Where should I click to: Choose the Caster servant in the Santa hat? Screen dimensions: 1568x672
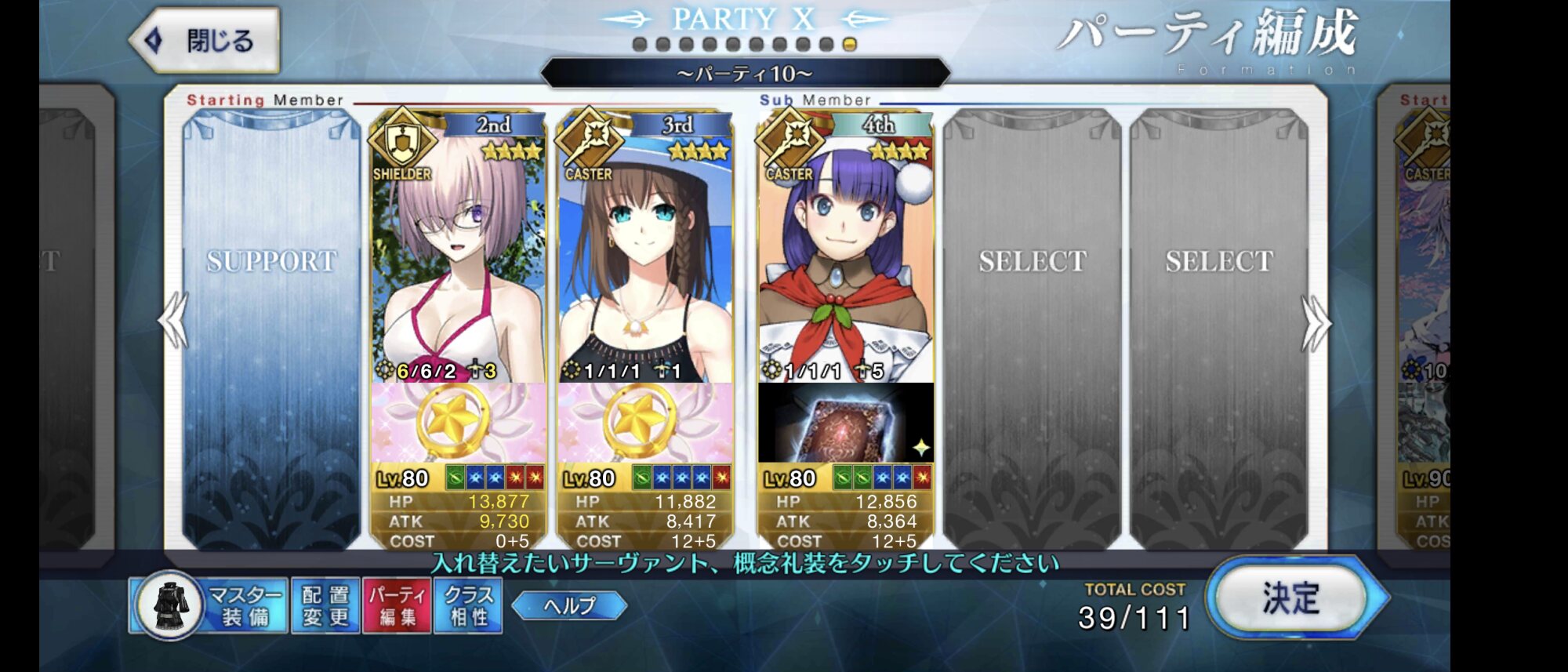[x=846, y=251]
